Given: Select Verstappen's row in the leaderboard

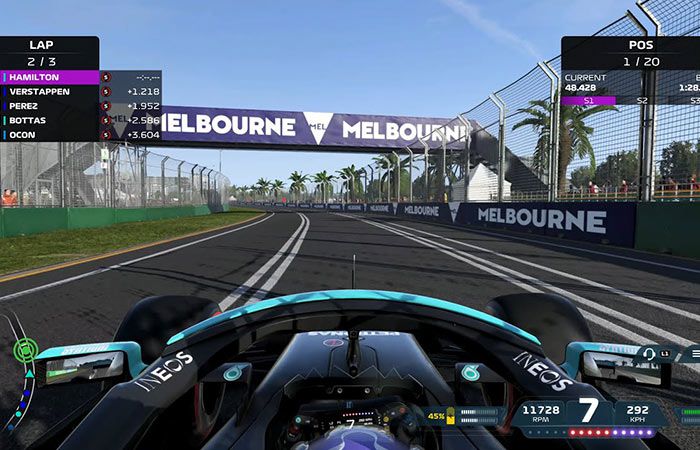Looking at the screenshot, I should click(52, 91).
